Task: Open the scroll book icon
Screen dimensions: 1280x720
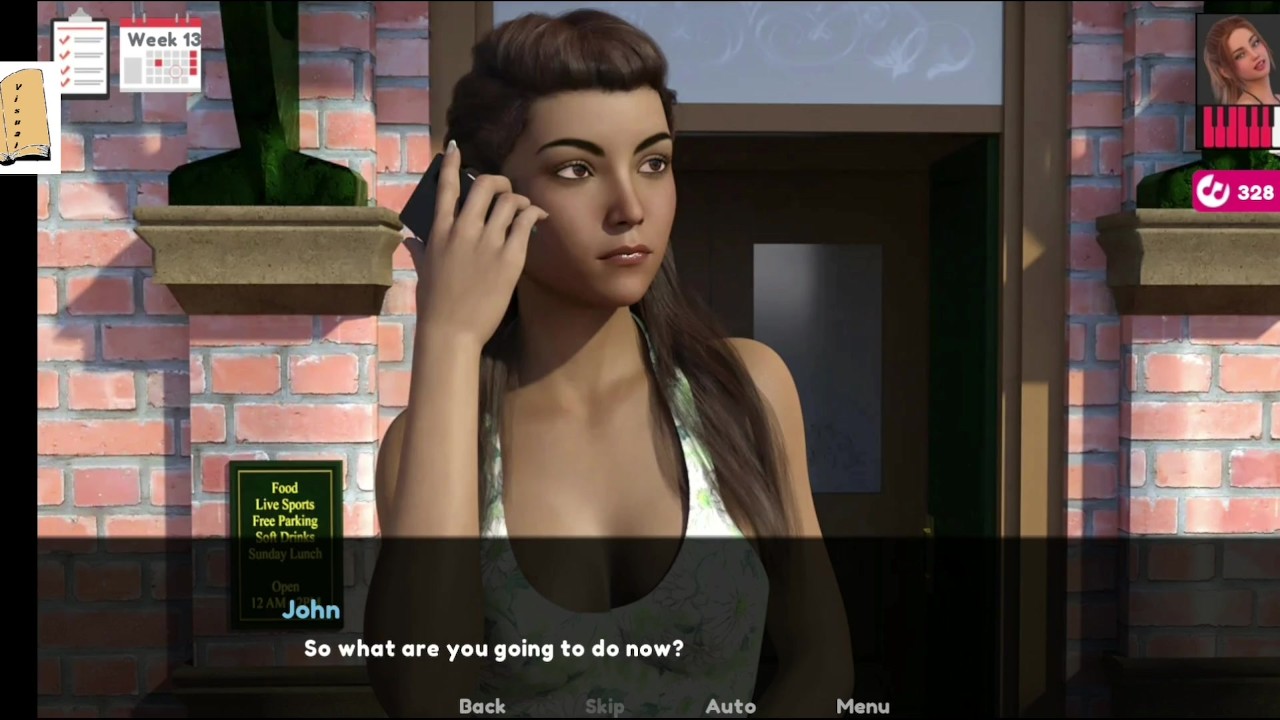Action: (27, 117)
